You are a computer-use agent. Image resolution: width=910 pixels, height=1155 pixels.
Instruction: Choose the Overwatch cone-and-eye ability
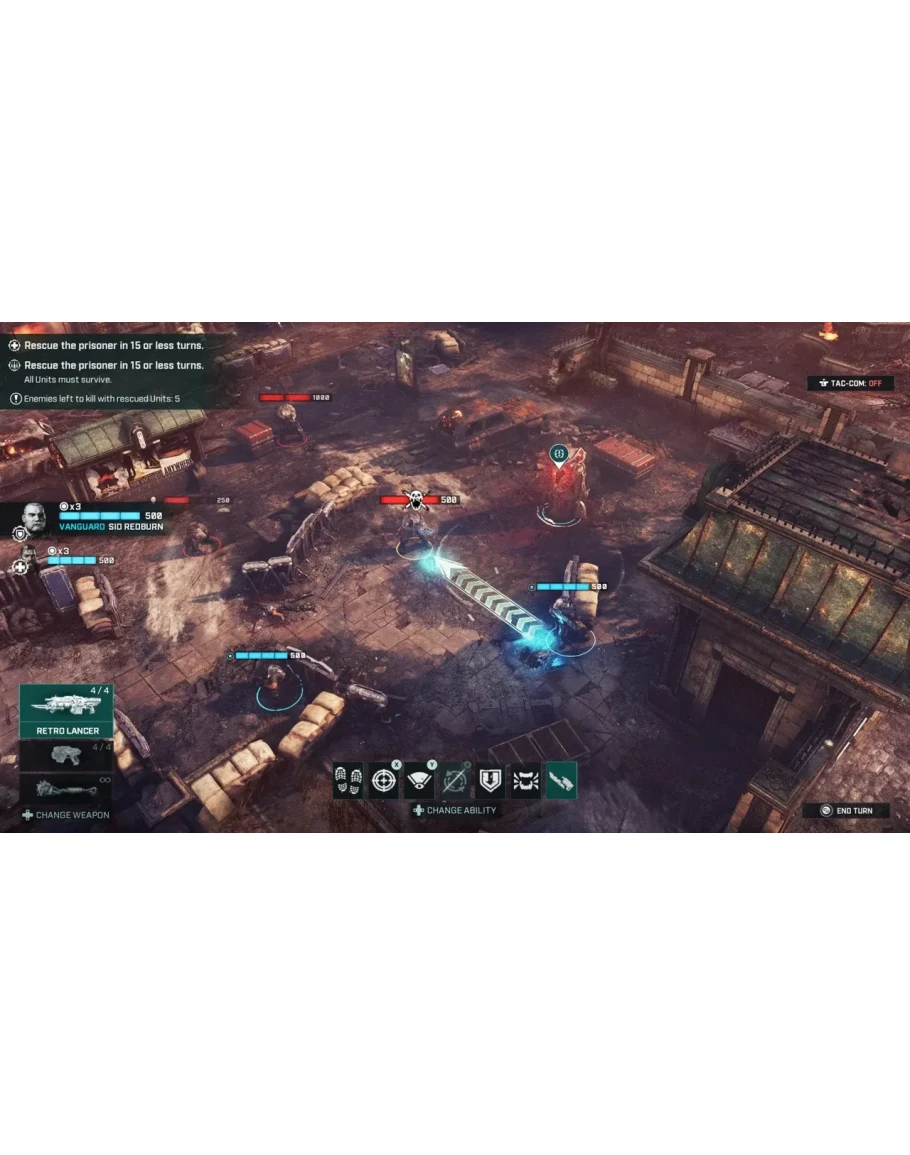tap(419, 780)
